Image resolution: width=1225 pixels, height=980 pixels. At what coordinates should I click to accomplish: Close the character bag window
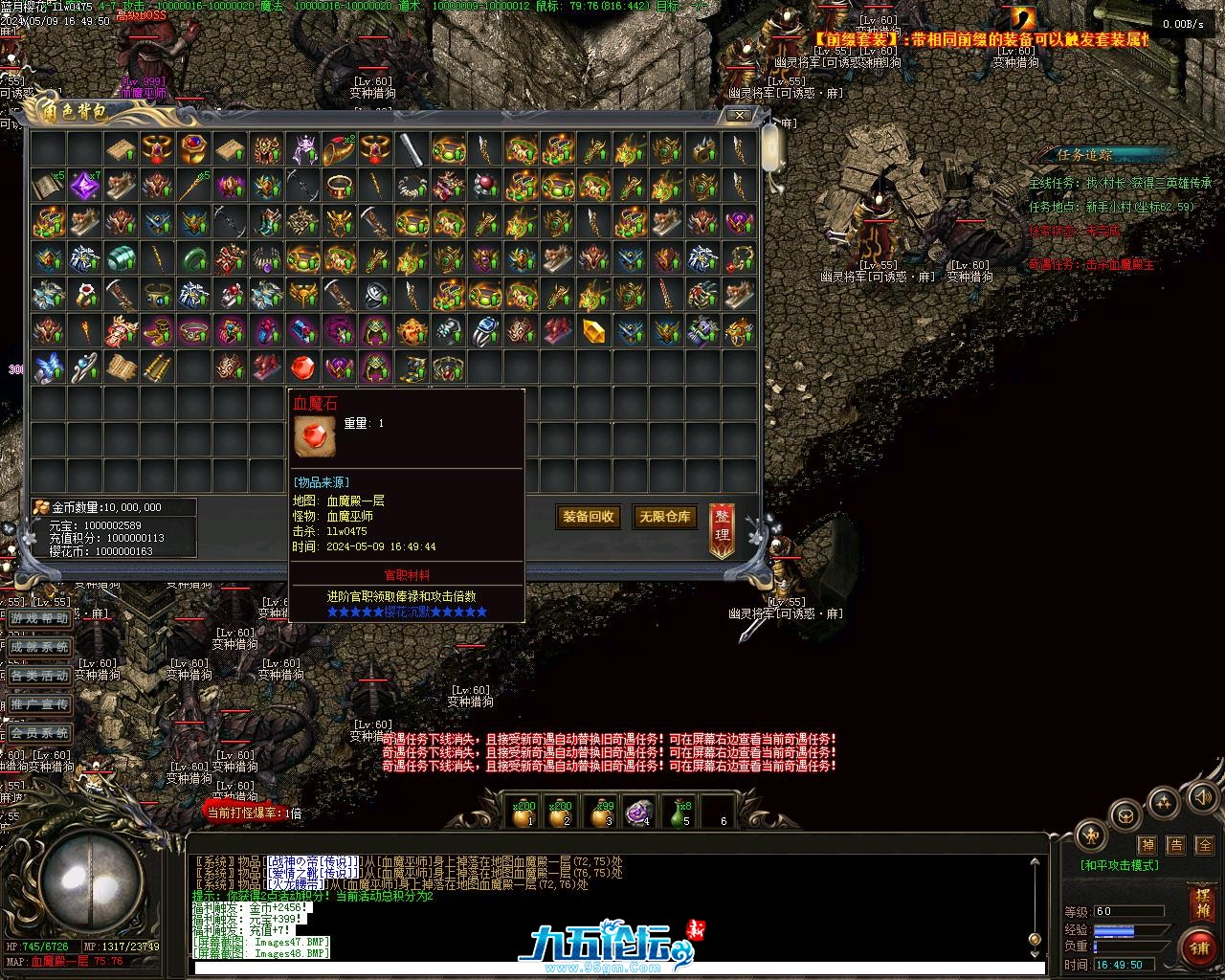tap(740, 115)
